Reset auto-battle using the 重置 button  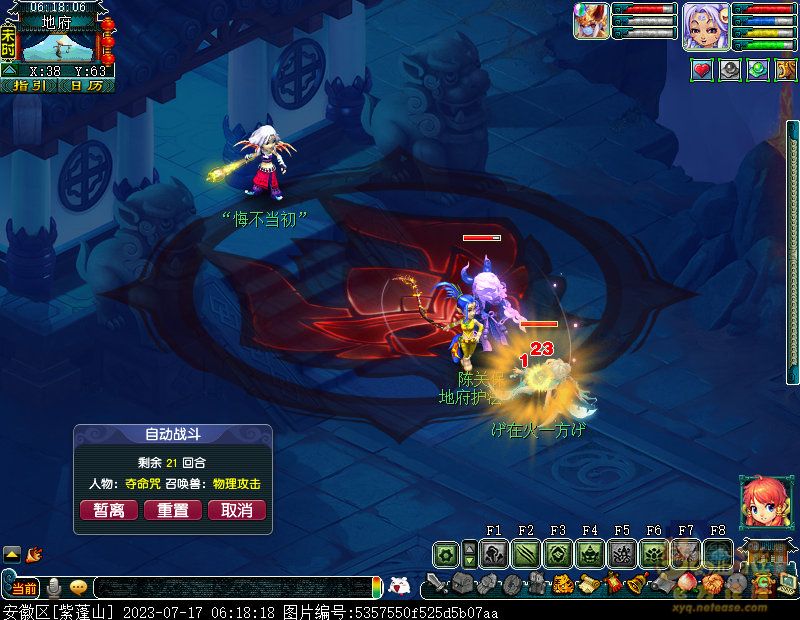173,510
